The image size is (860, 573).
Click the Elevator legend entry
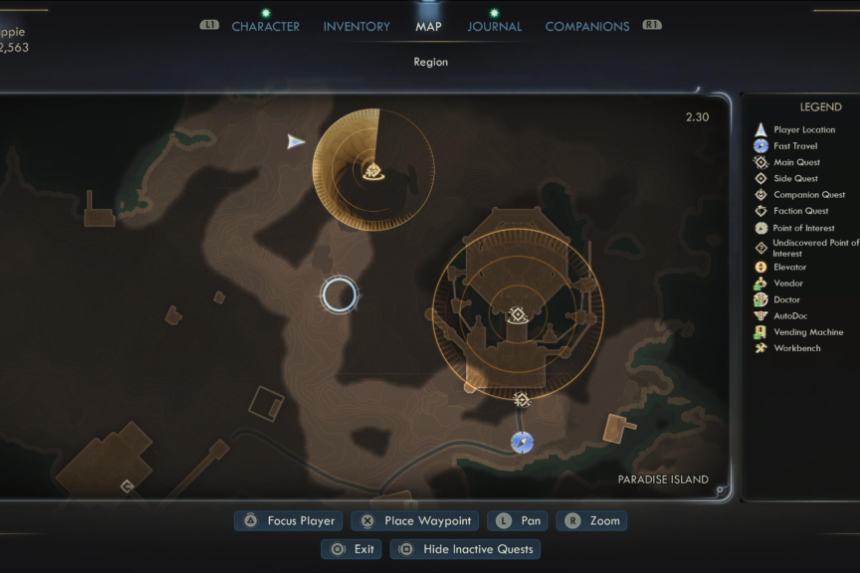(789, 267)
